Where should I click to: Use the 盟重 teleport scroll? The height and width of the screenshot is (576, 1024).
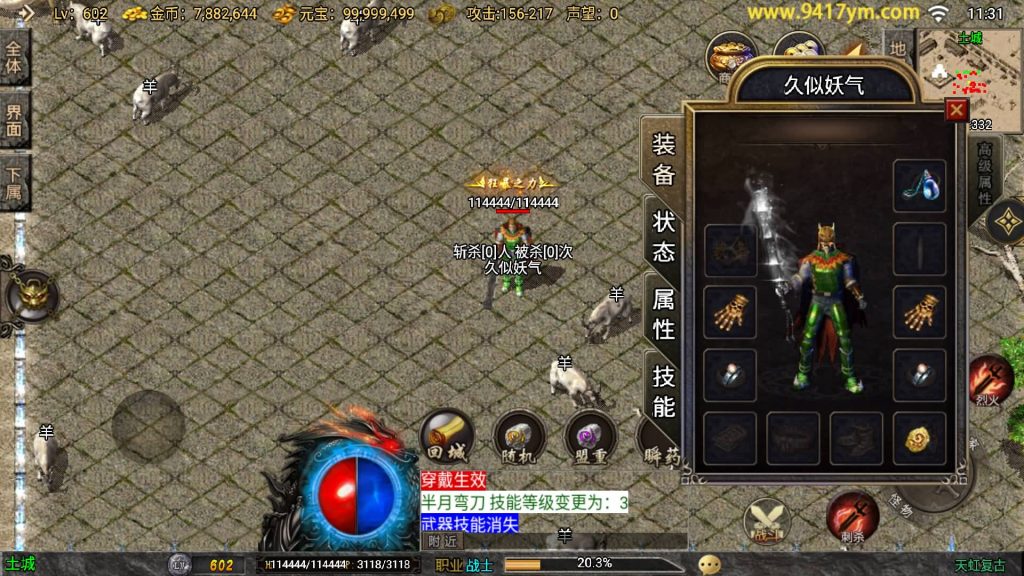pos(590,437)
